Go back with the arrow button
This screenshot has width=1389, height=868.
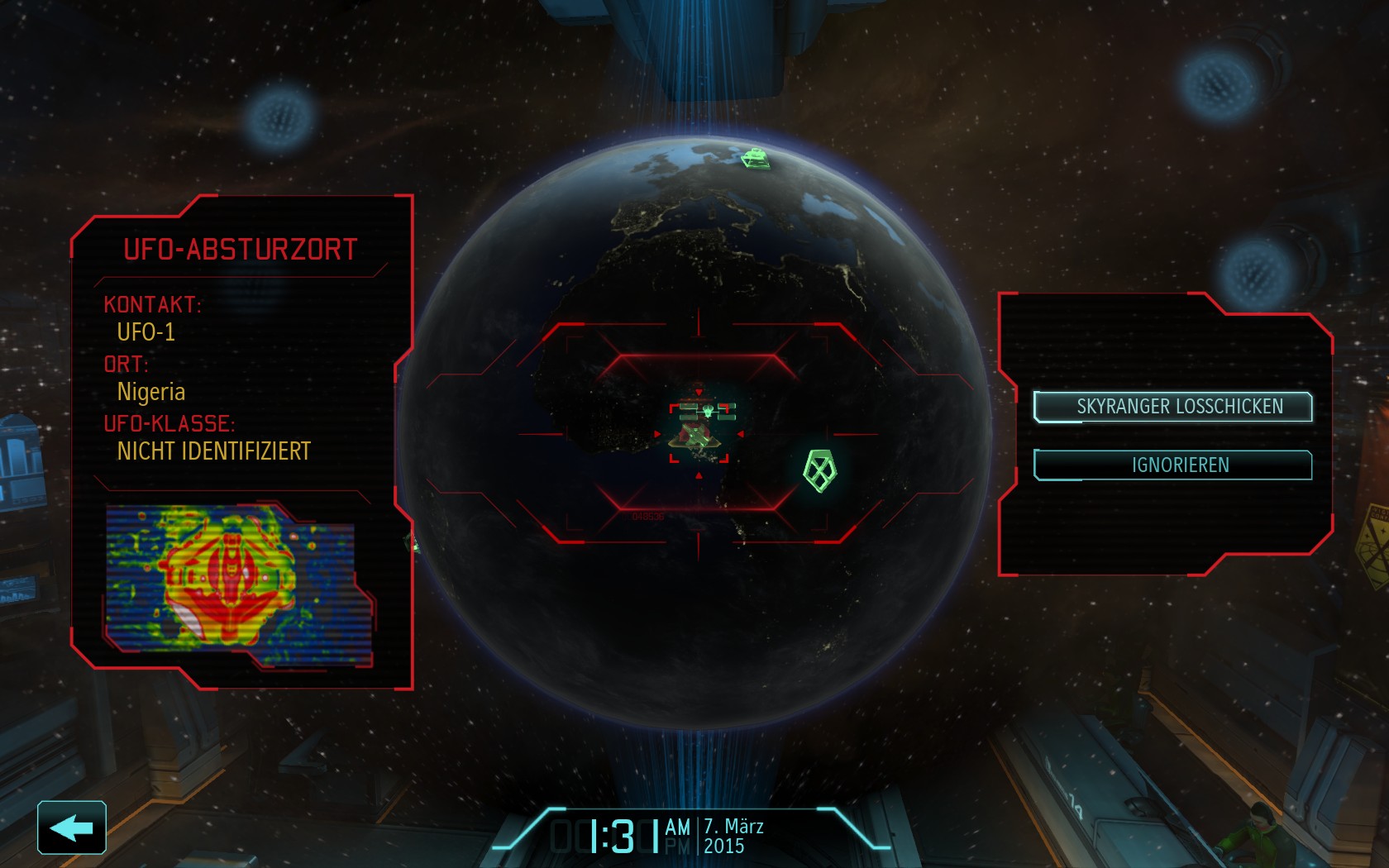[x=72, y=827]
